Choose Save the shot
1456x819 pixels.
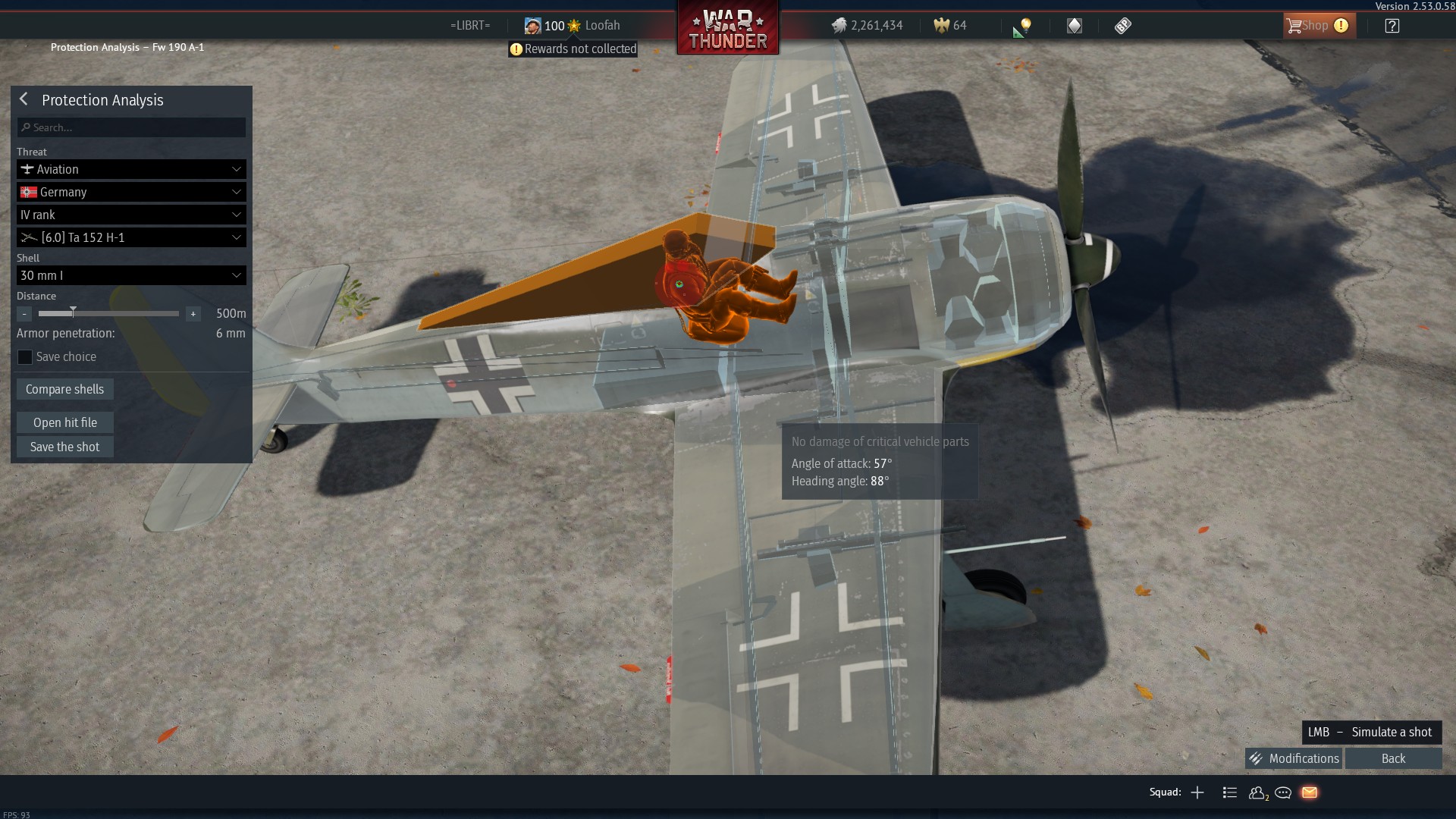click(64, 447)
